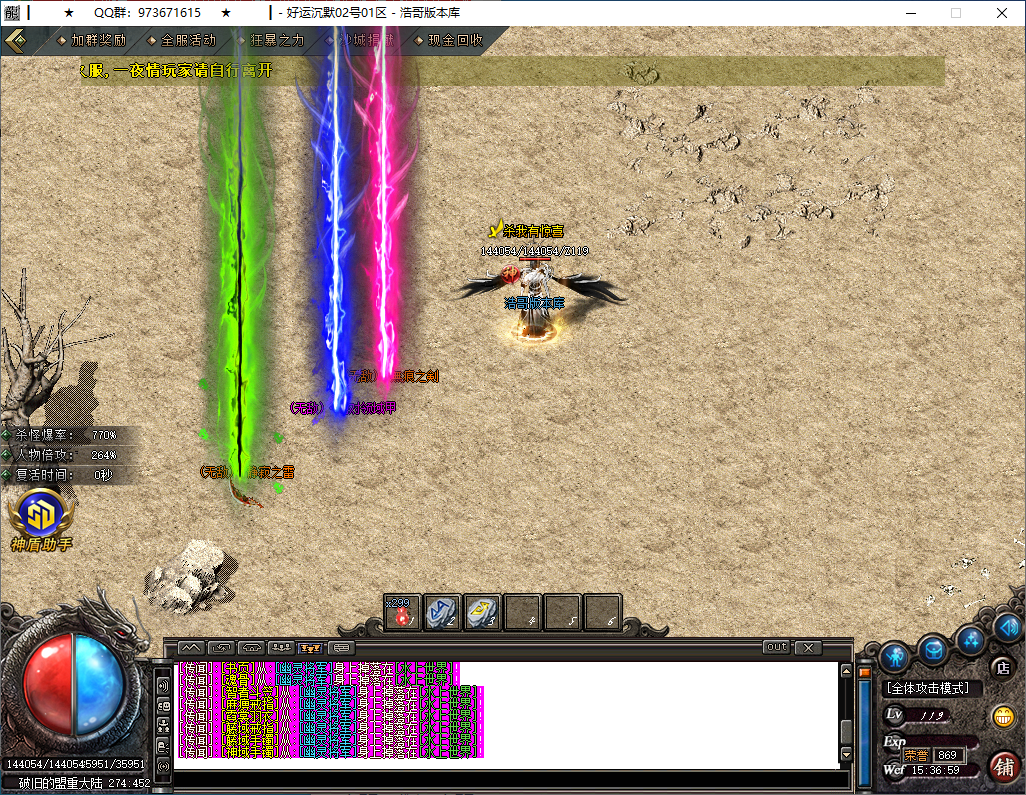Viewport: 1026px width, 795px height.
Task: Maximize the game window
Action: pyautogui.click(x=955, y=13)
